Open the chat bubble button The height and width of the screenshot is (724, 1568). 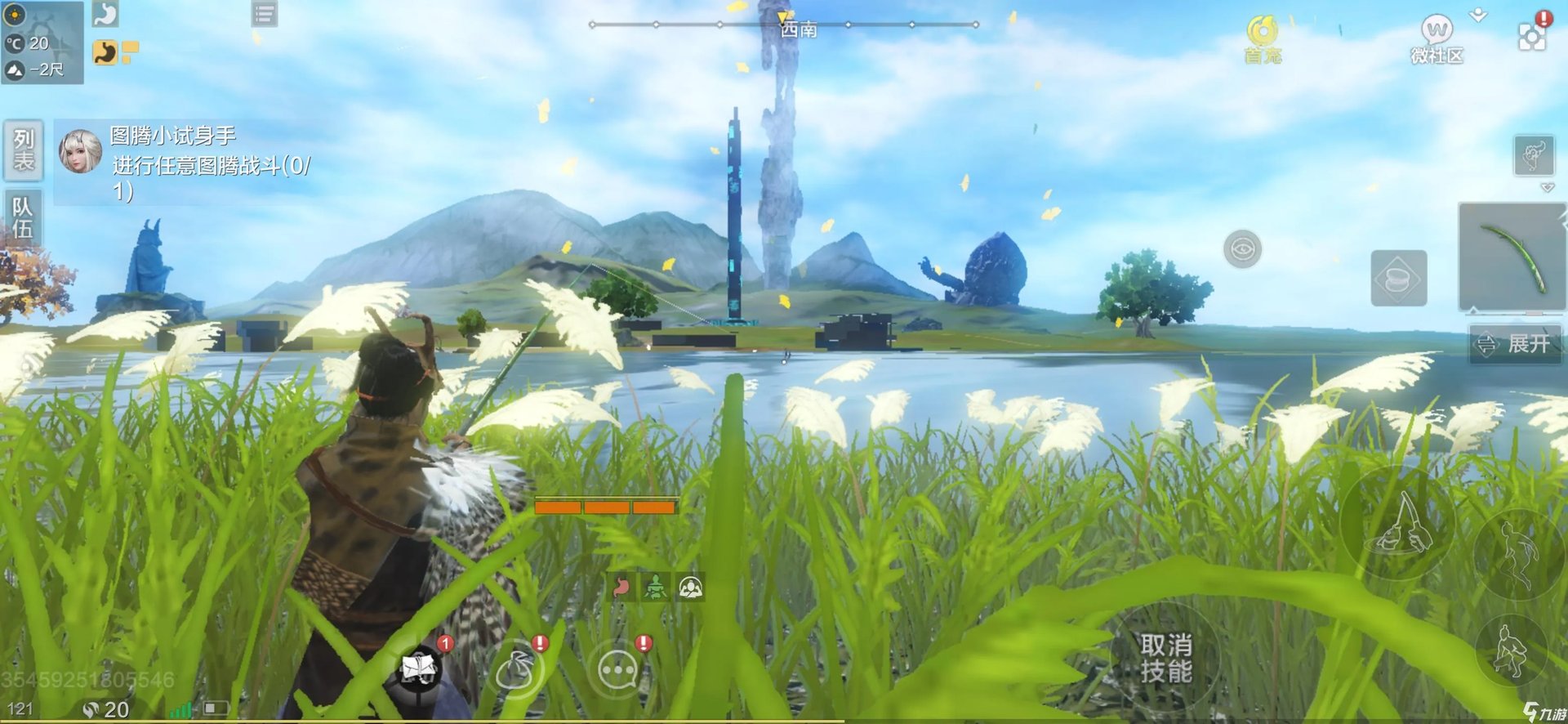point(618,670)
